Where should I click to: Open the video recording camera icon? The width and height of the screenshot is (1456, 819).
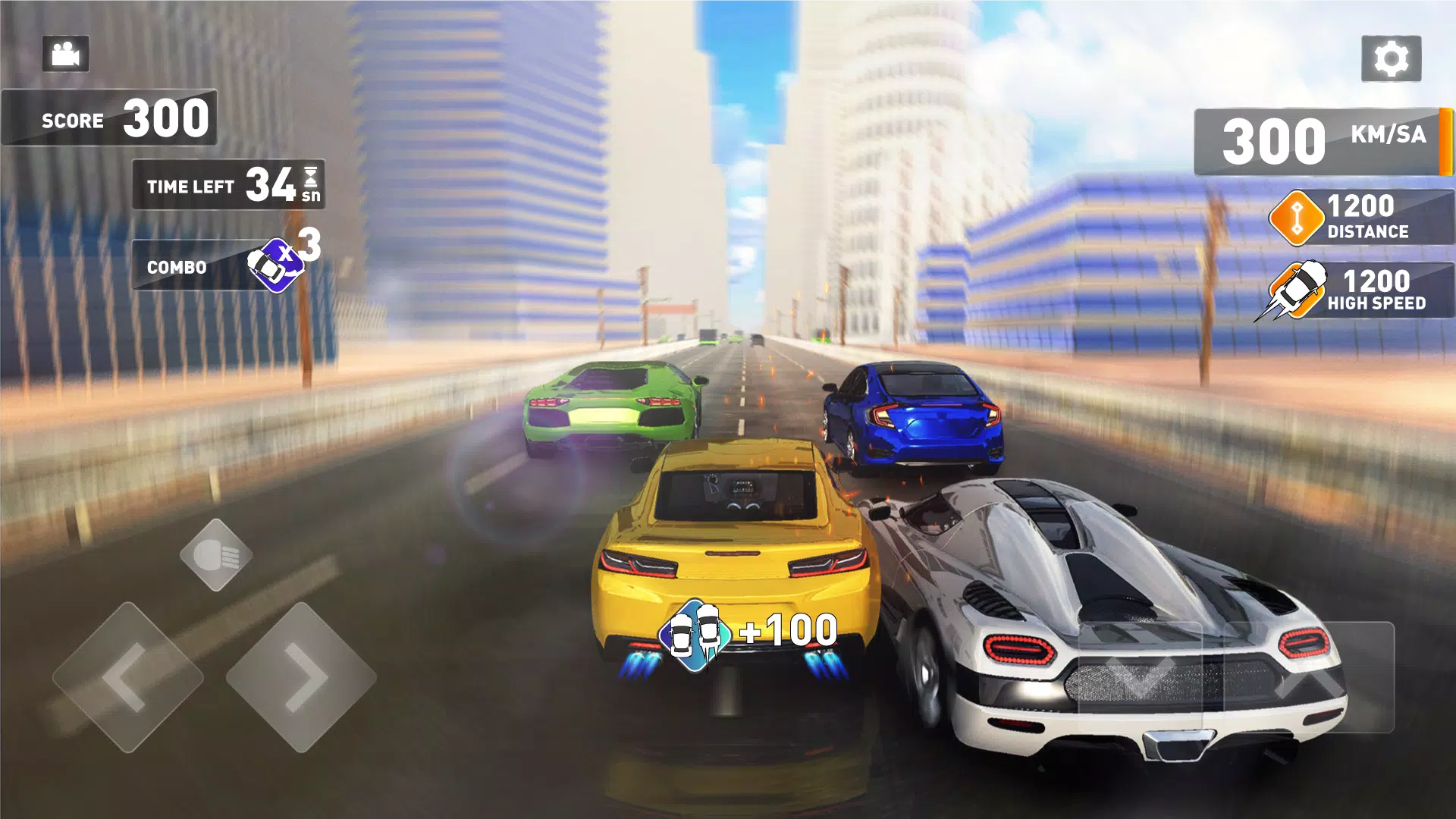click(64, 53)
